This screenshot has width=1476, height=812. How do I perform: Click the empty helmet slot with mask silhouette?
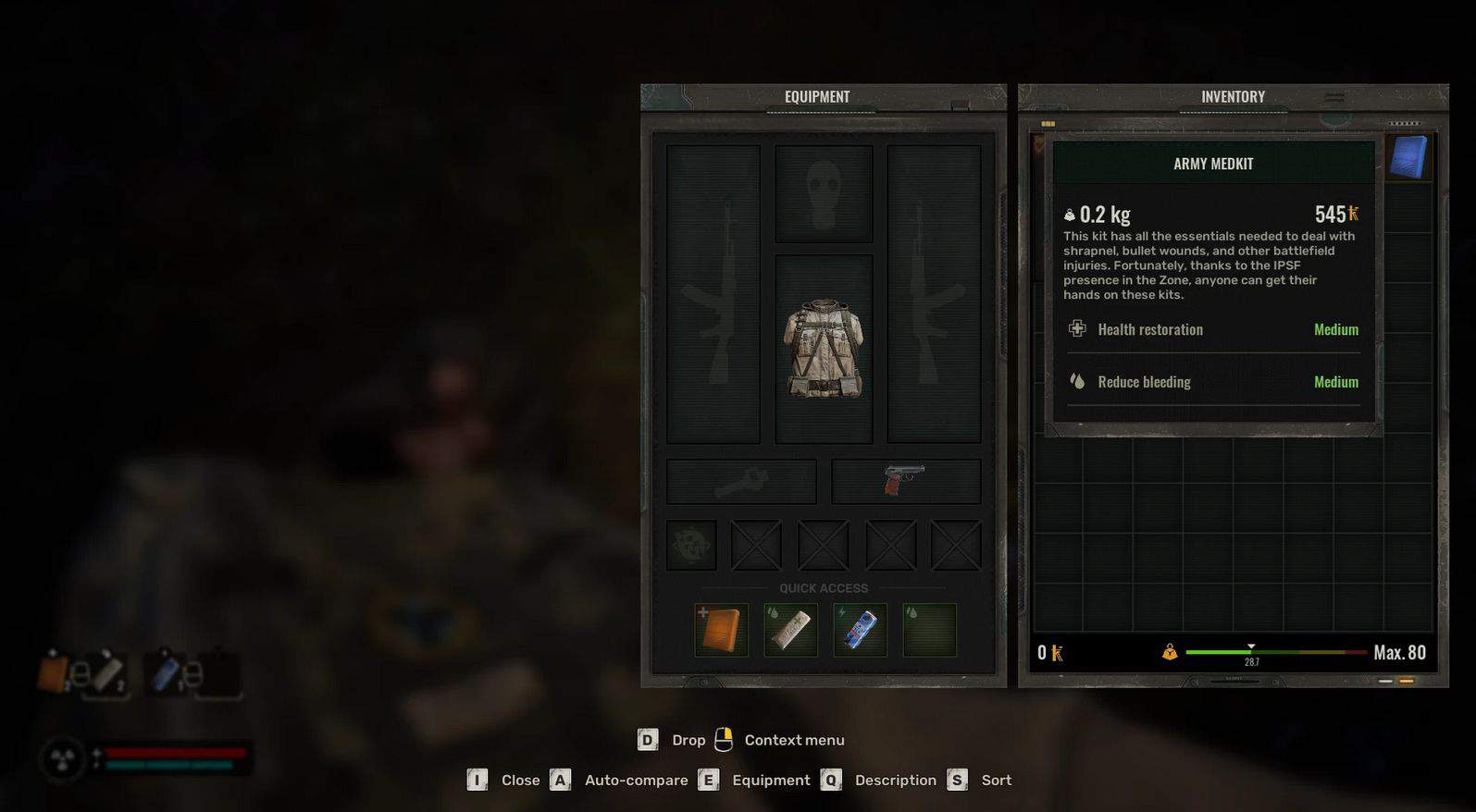(x=824, y=194)
